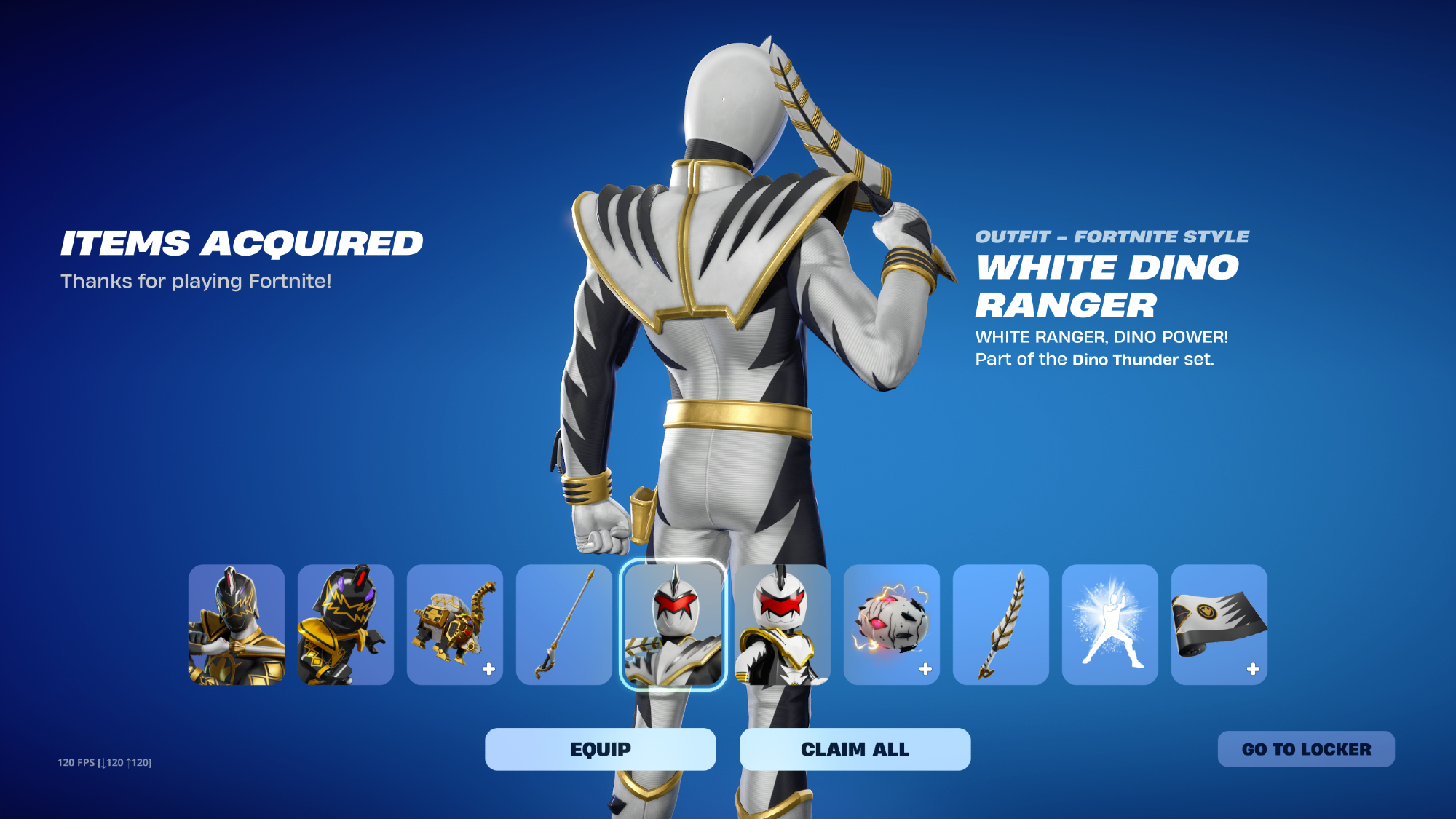Select the white dino egg back bling
The width and height of the screenshot is (1456, 819).
(x=892, y=625)
